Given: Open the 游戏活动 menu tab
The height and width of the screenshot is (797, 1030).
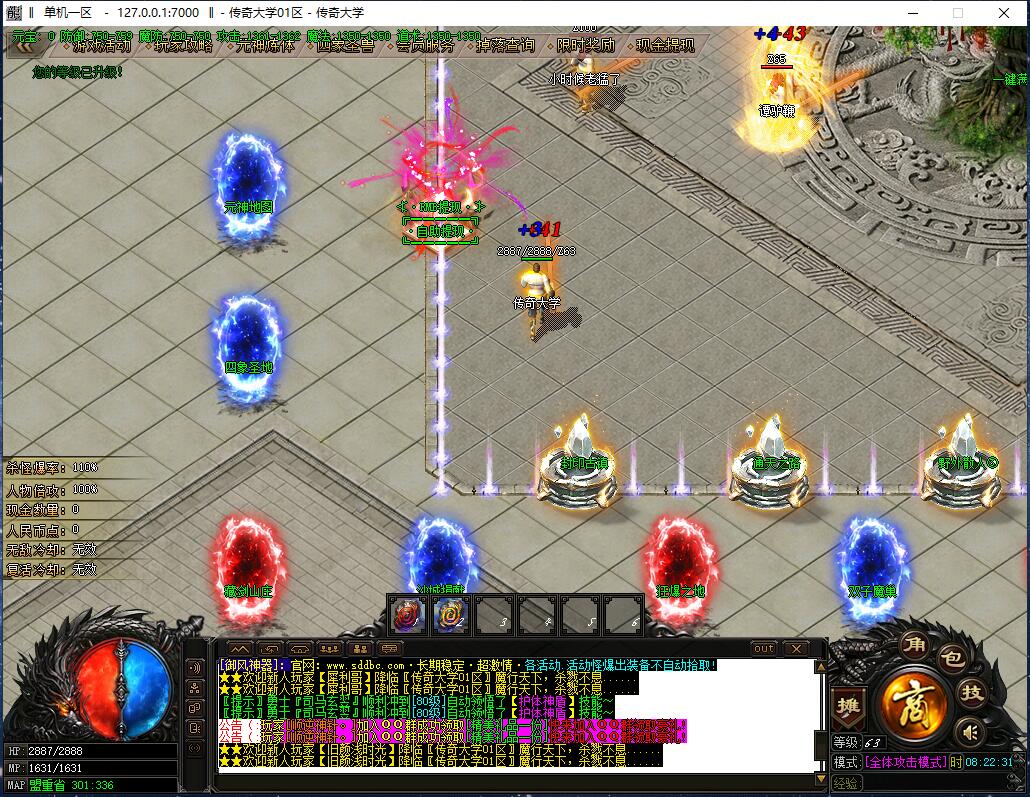Looking at the screenshot, I should click(x=103, y=46).
